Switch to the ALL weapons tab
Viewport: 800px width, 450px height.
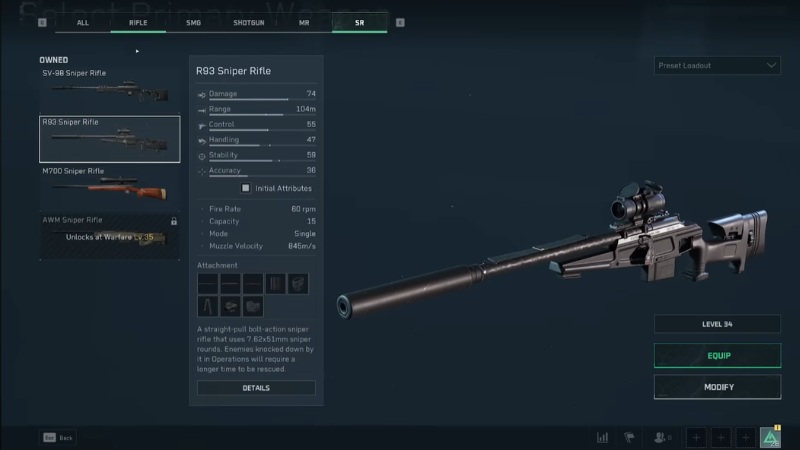tap(83, 21)
